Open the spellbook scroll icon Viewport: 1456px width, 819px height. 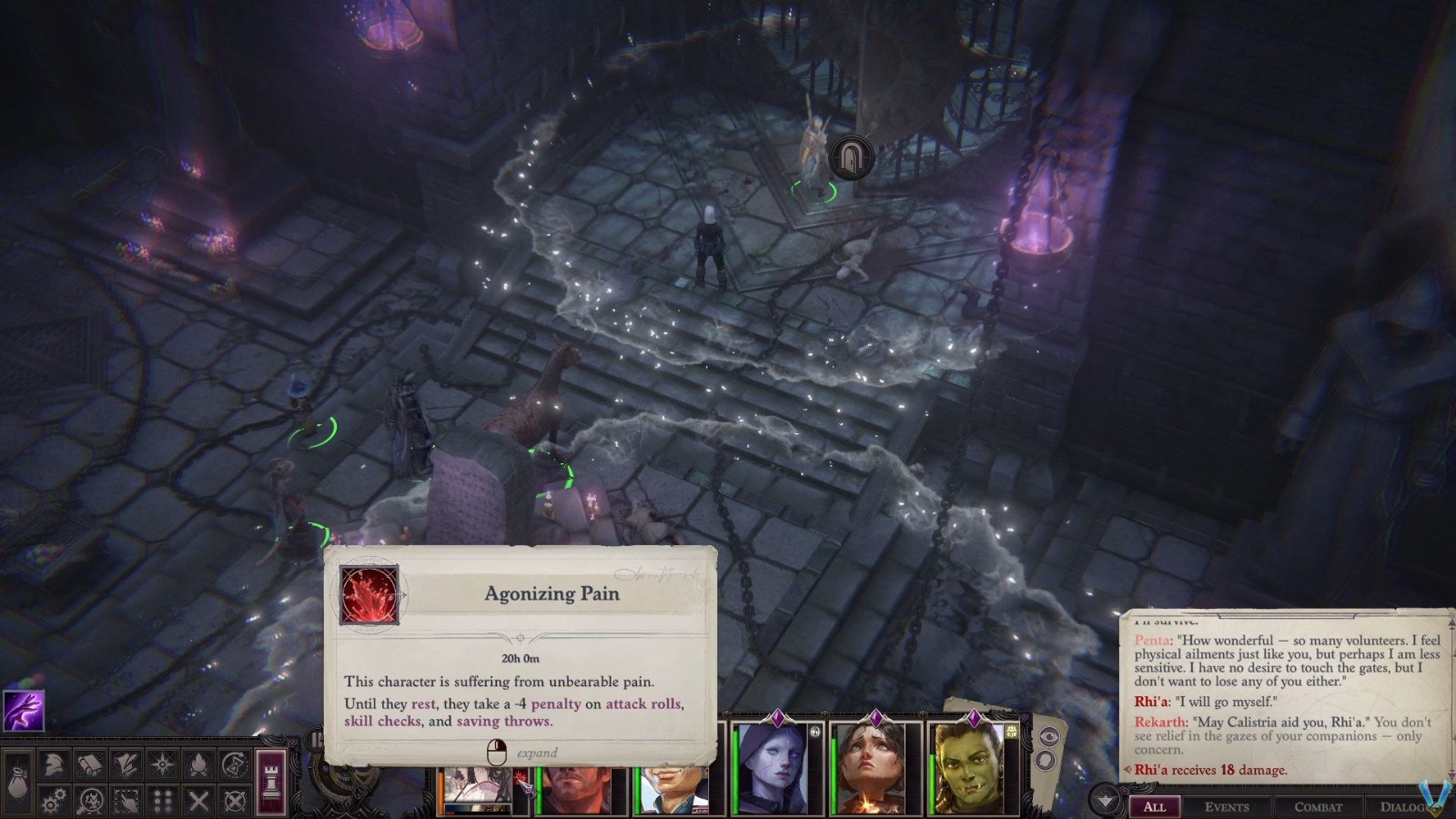[89, 764]
